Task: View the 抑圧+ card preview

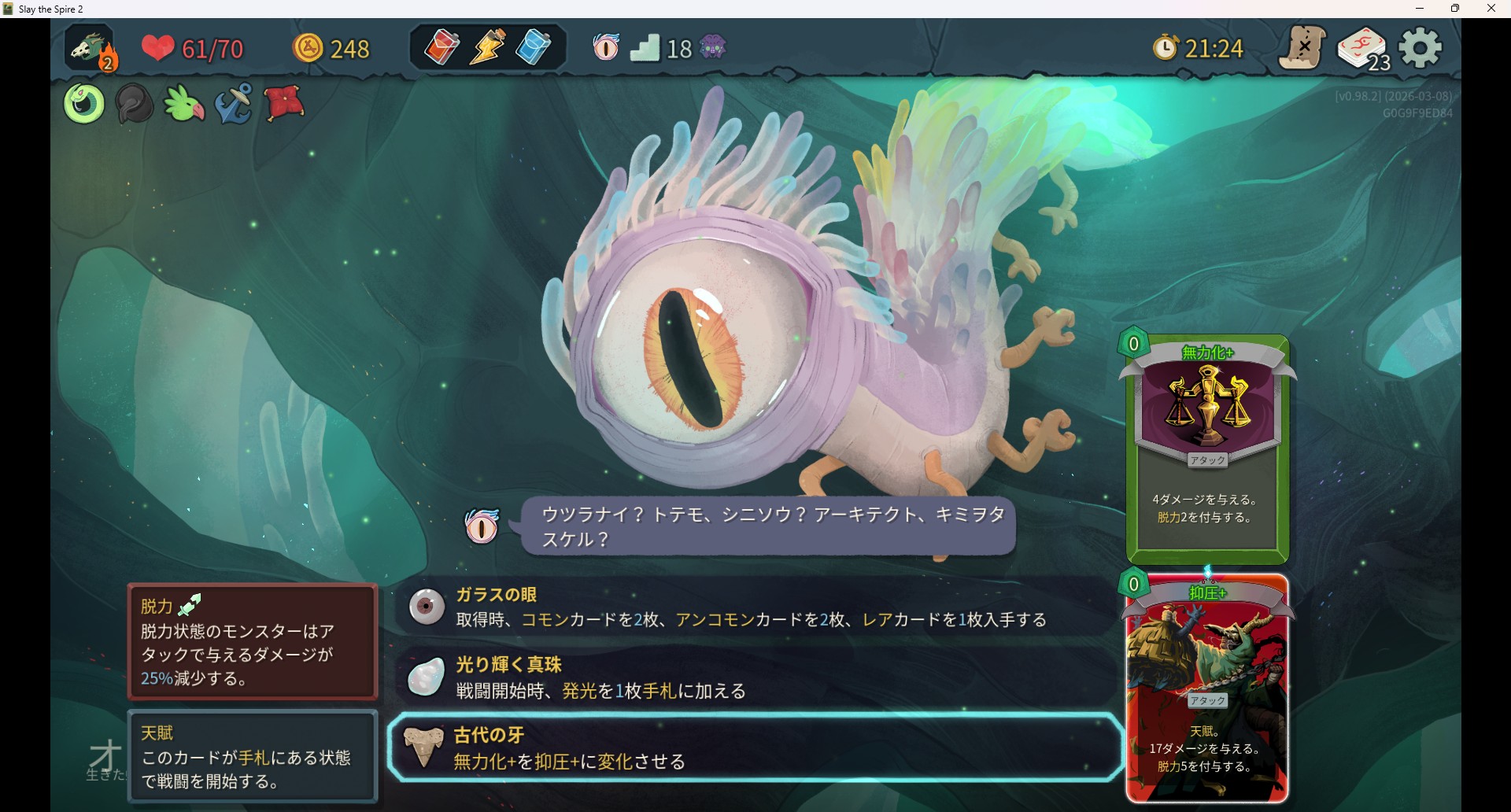Action: tap(1207, 688)
